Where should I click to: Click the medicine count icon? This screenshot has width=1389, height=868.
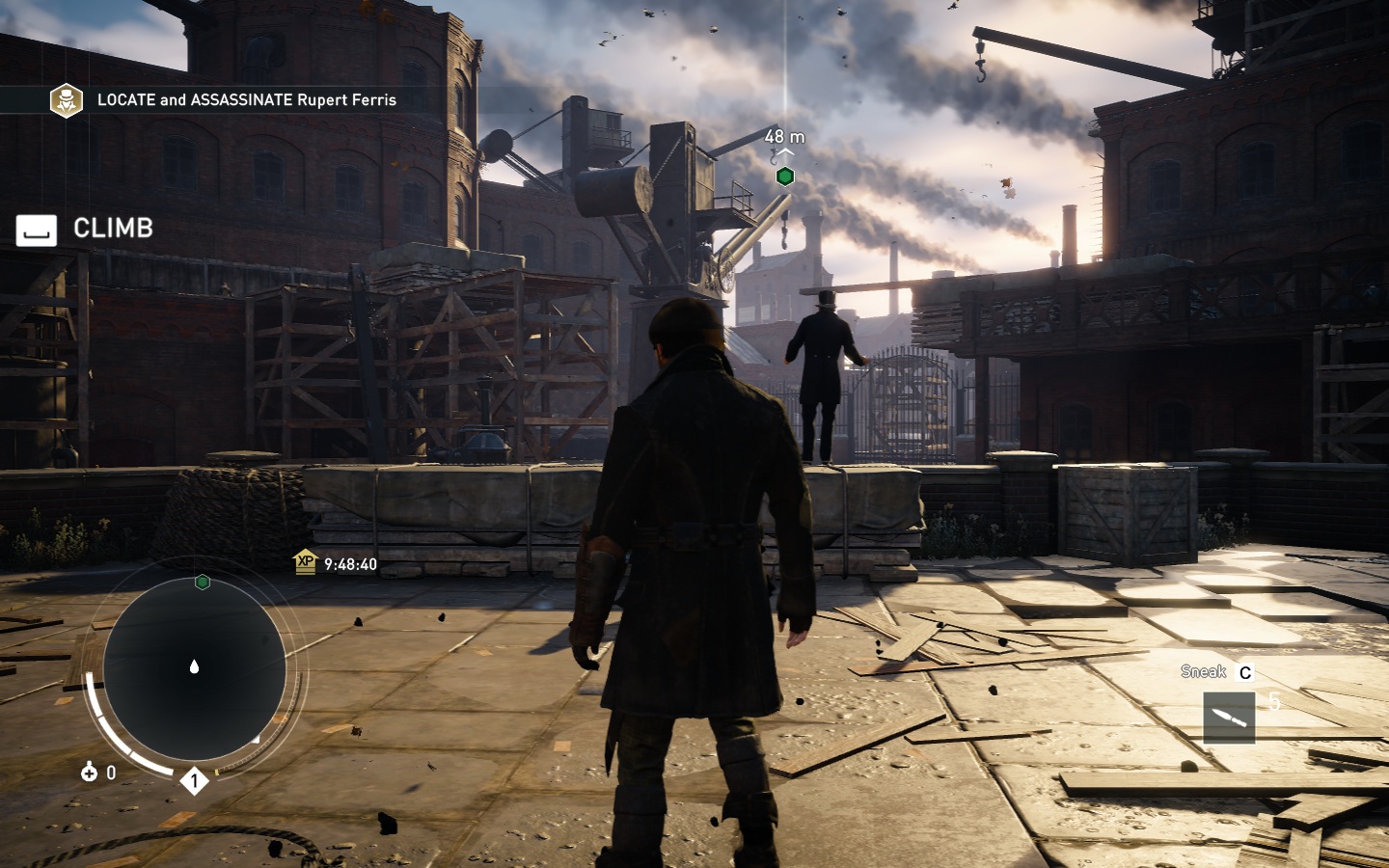pyautogui.click(x=90, y=772)
